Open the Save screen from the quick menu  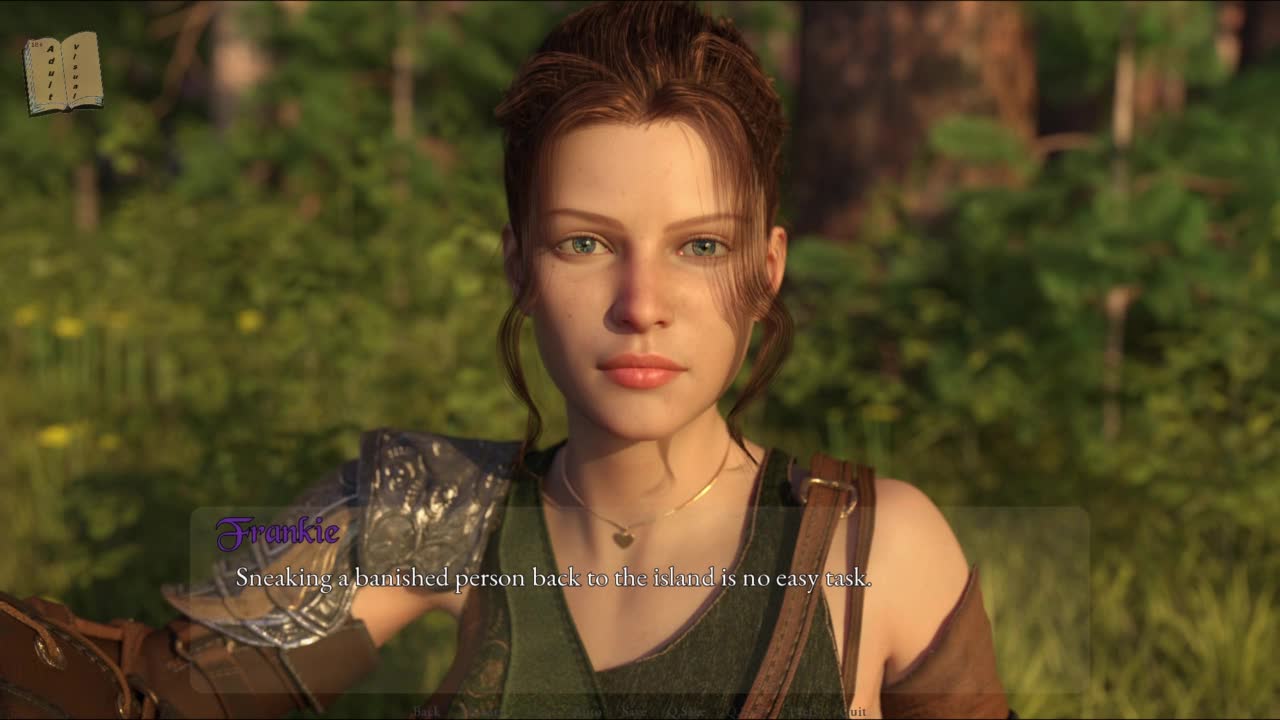point(634,712)
